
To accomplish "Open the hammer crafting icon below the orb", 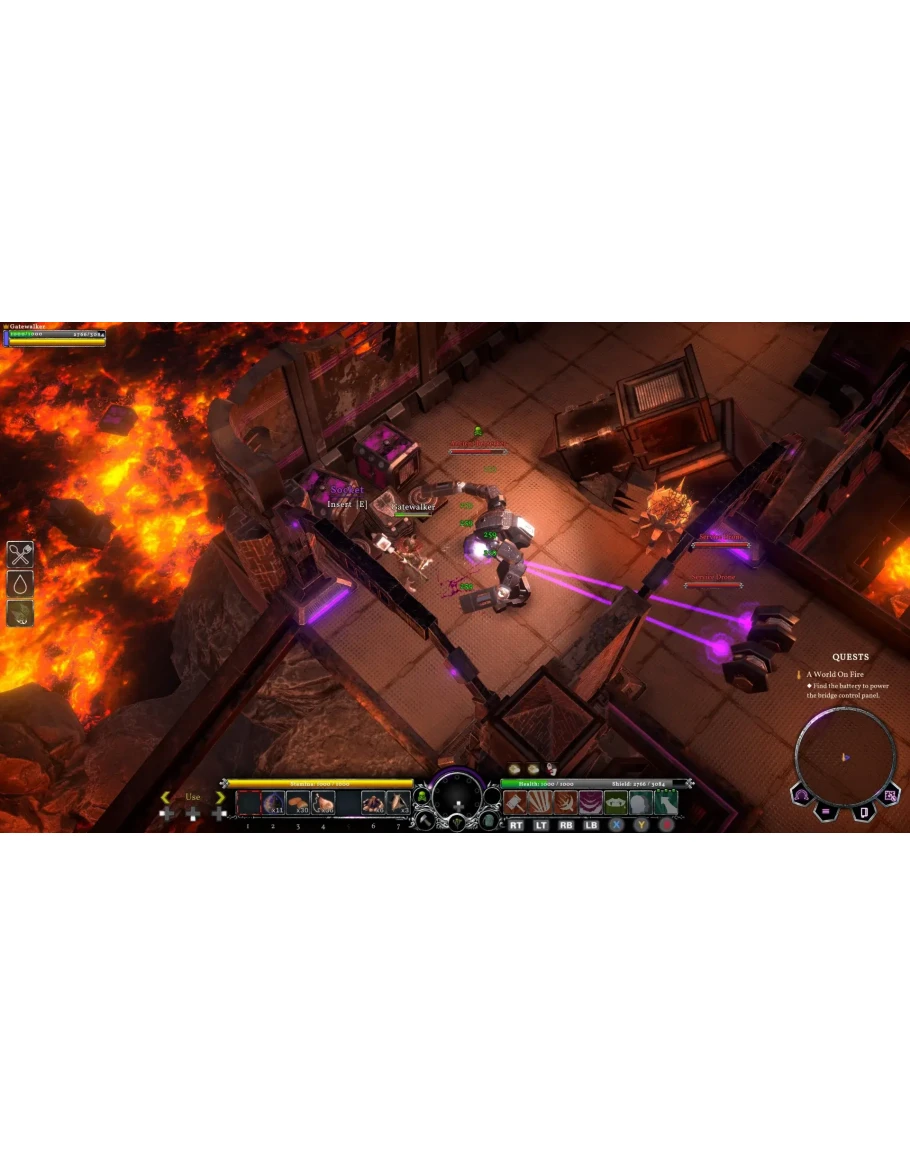I will coord(424,821).
